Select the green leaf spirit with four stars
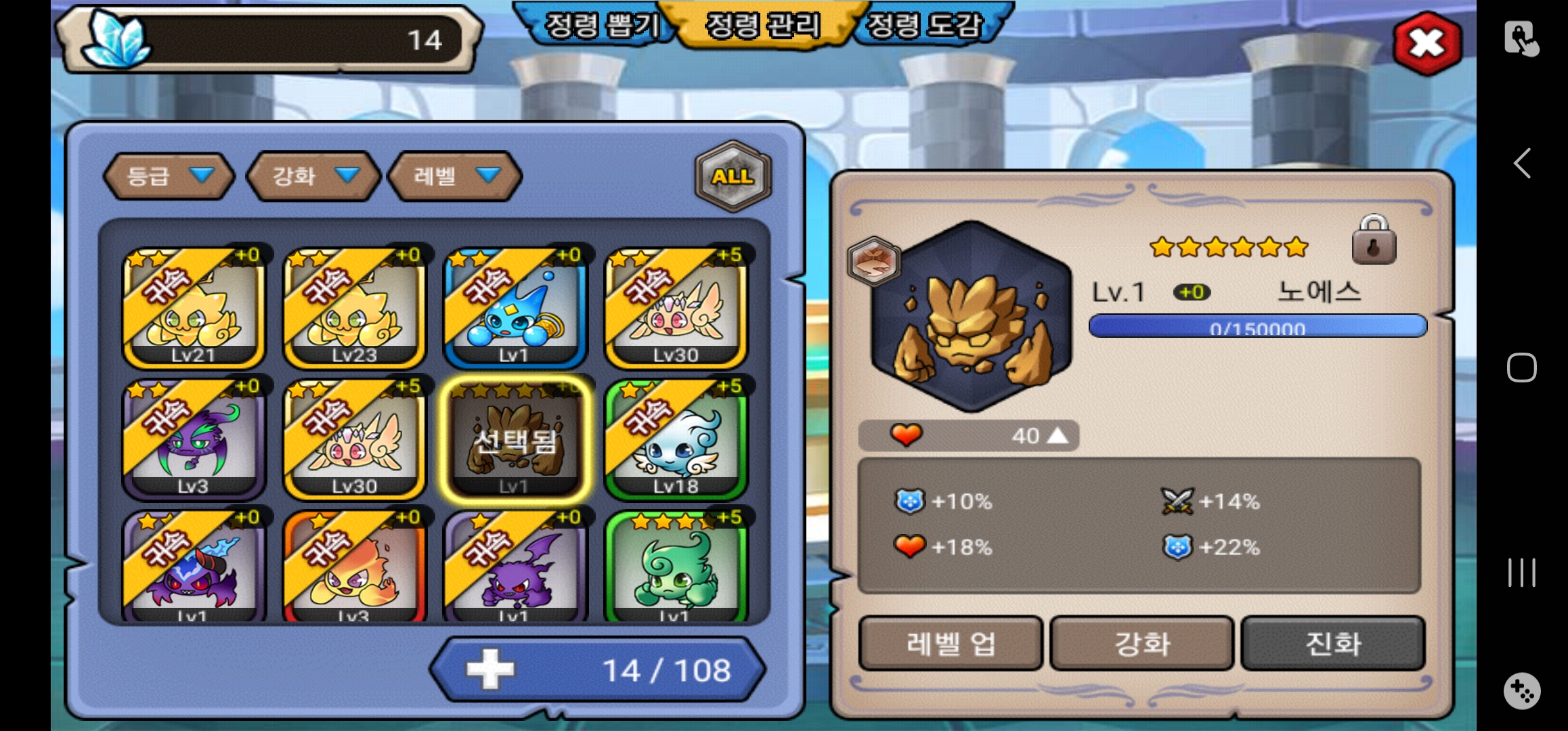1568x731 pixels. pyautogui.click(x=676, y=567)
